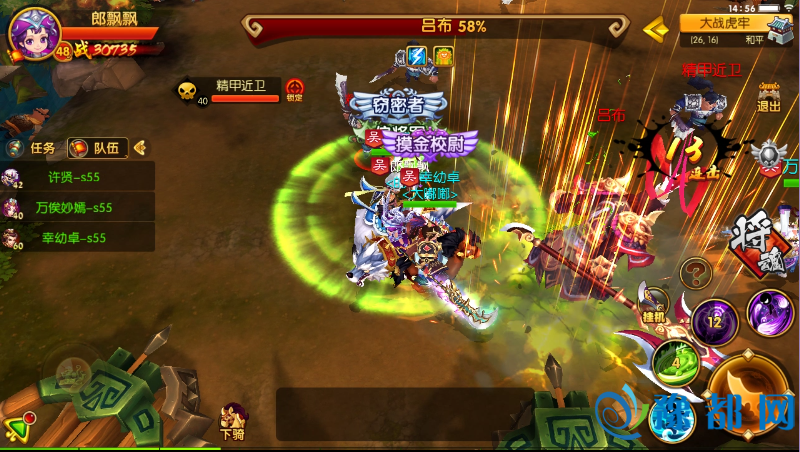Use the purple shadow figure skill
800x452 pixels.
pos(770,313)
